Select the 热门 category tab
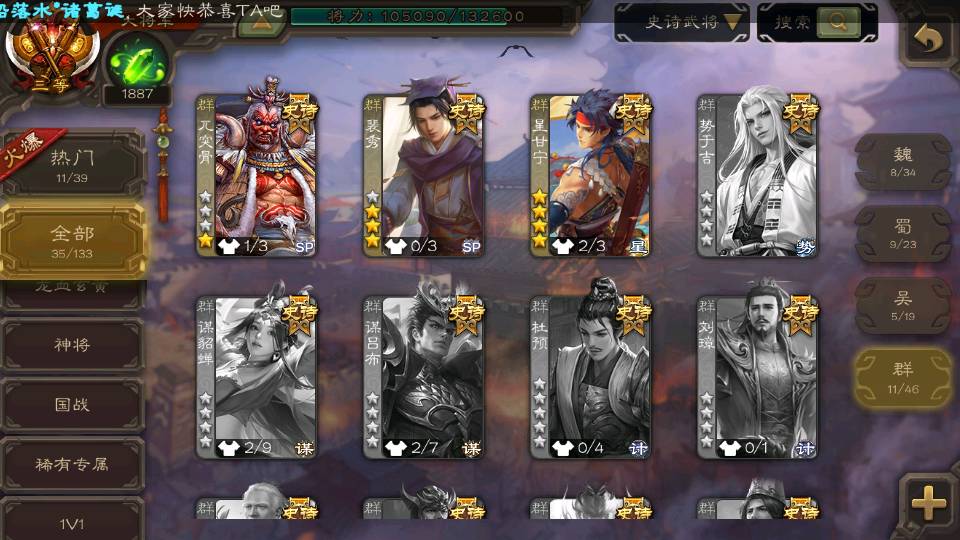 (x=71, y=163)
